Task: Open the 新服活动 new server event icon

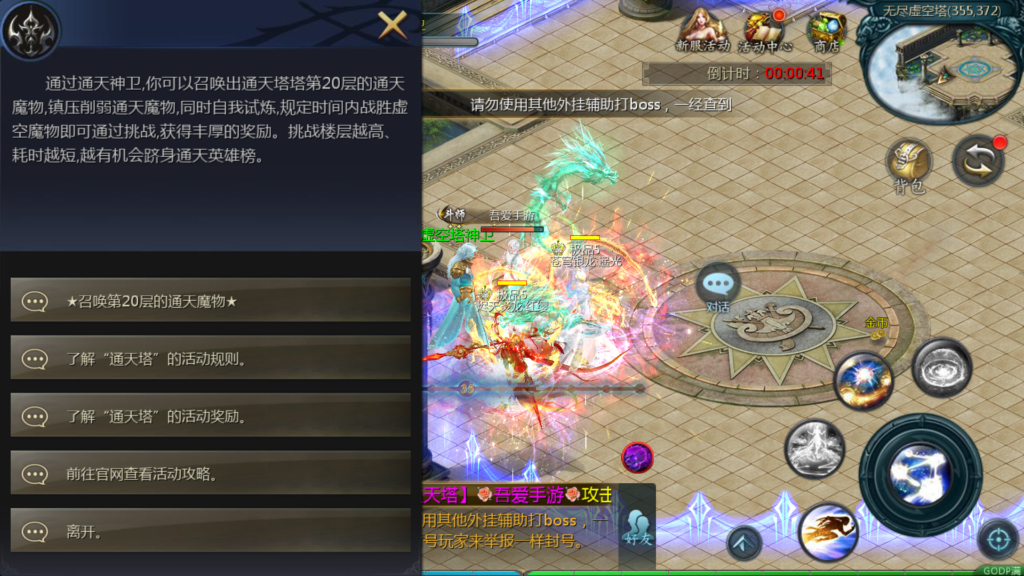Action: point(702,30)
